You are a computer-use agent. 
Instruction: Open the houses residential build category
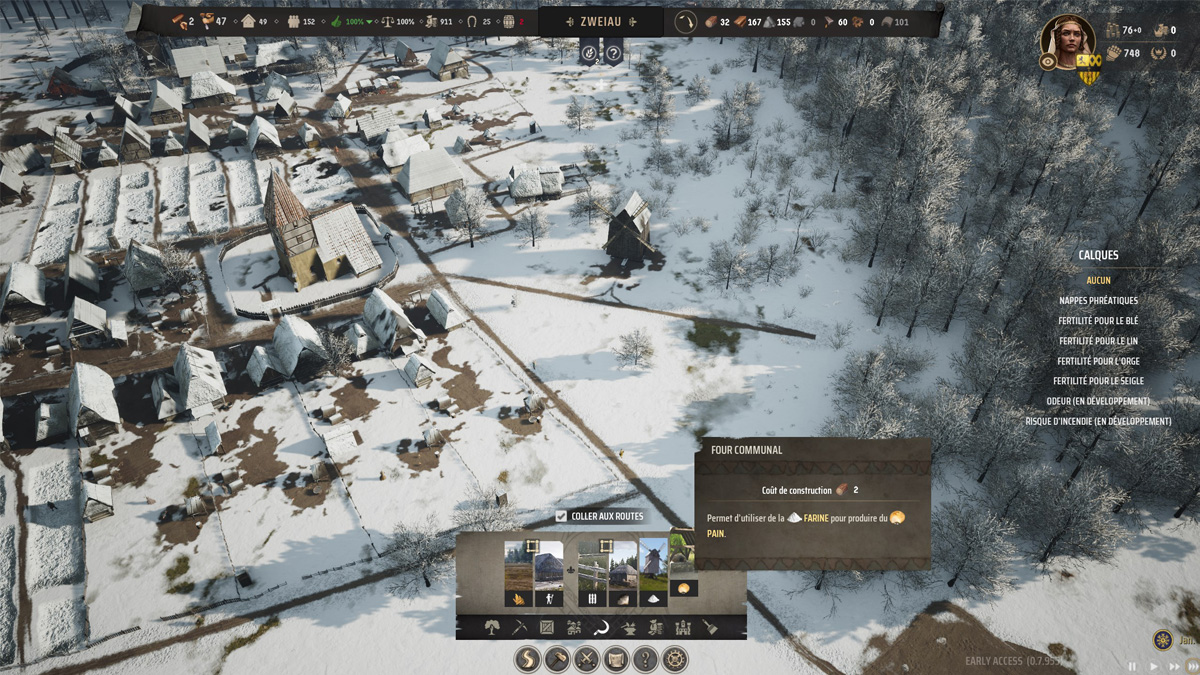pyautogui.click(x=574, y=628)
